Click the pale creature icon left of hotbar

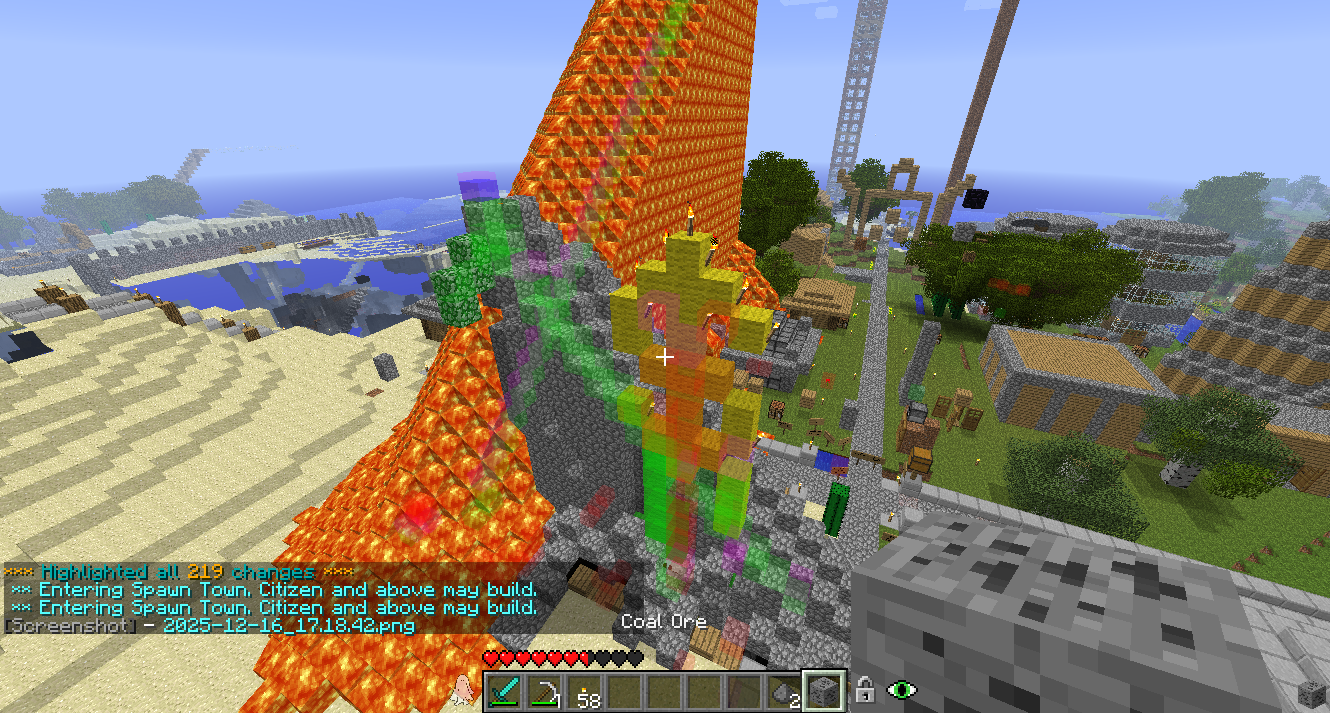(462, 688)
